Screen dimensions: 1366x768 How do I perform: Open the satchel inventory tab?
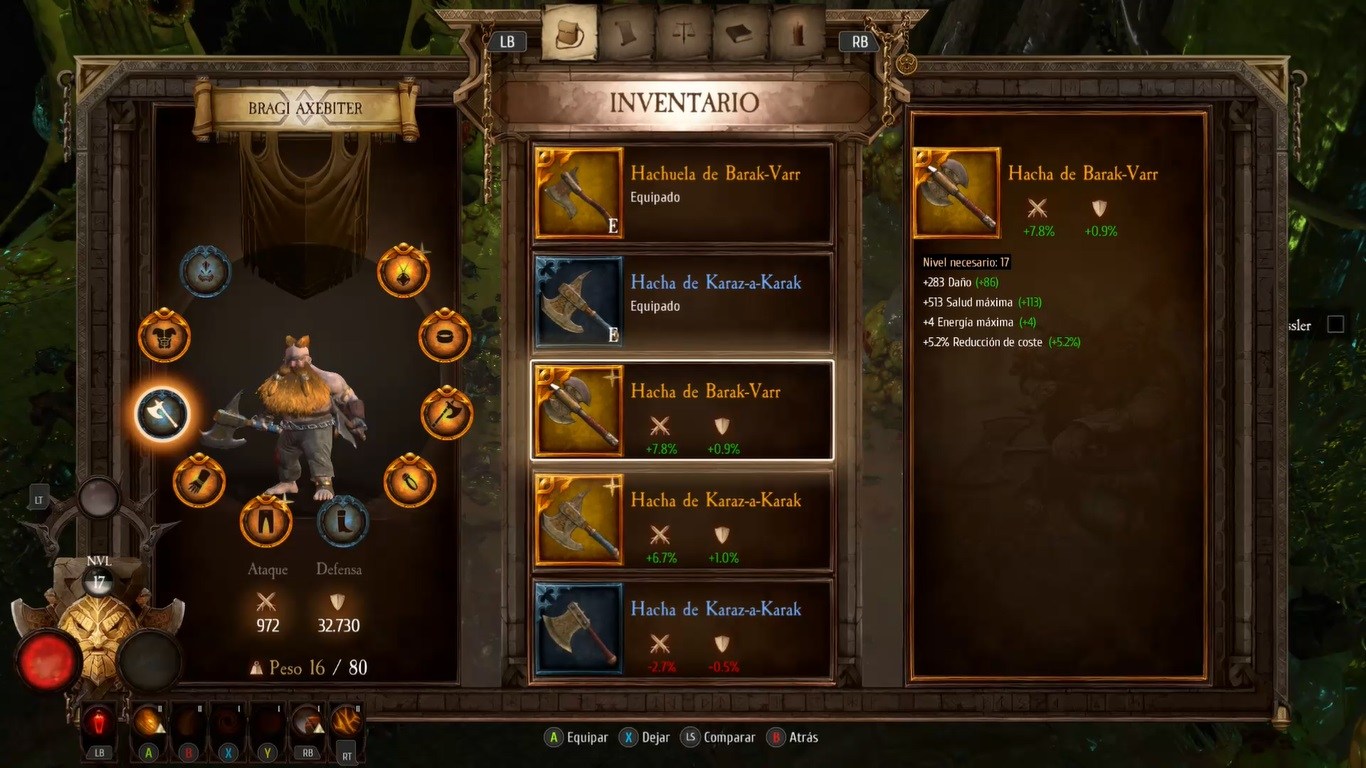[x=569, y=34]
